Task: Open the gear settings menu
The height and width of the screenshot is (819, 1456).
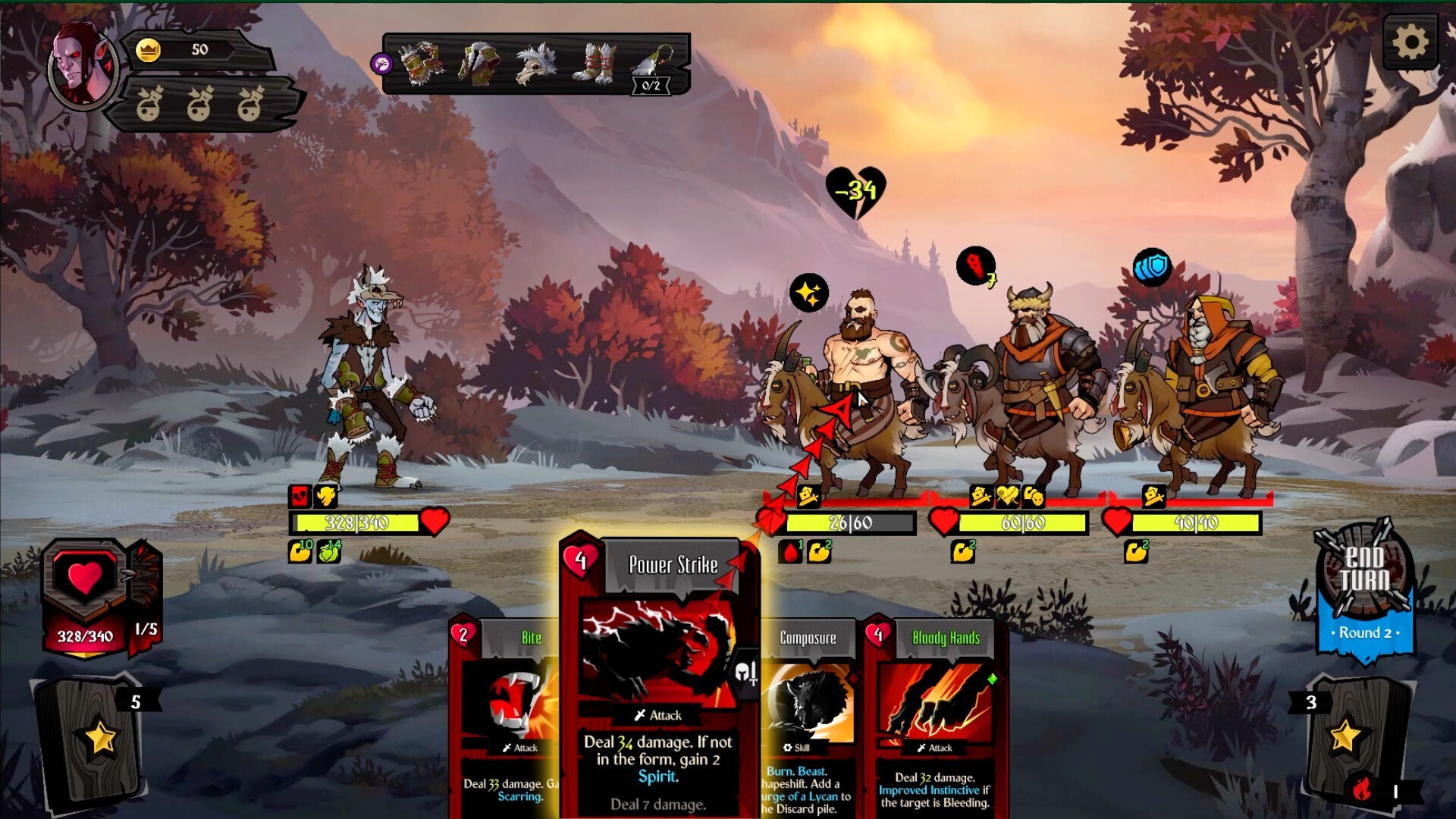Action: click(x=1410, y=42)
